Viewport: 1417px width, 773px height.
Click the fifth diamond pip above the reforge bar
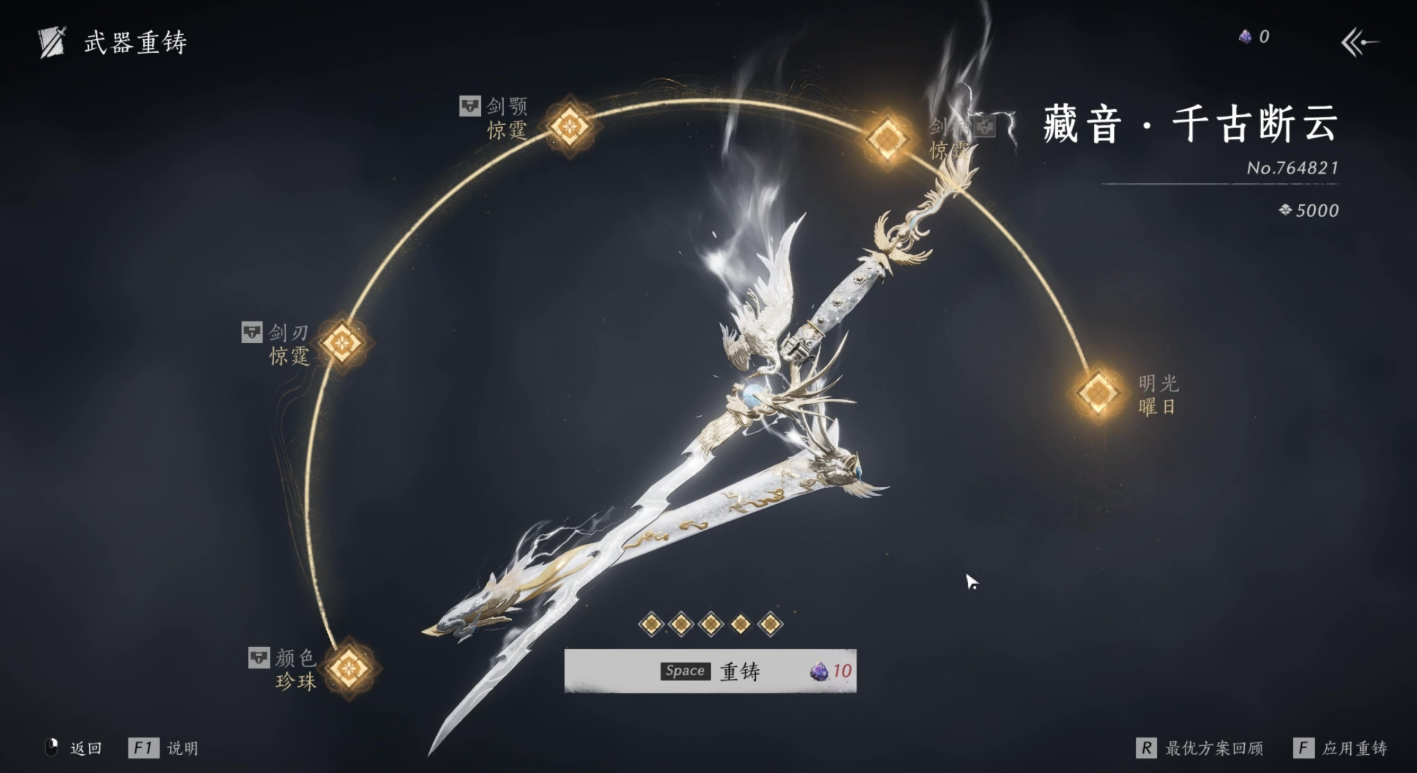(x=771, y=623)
